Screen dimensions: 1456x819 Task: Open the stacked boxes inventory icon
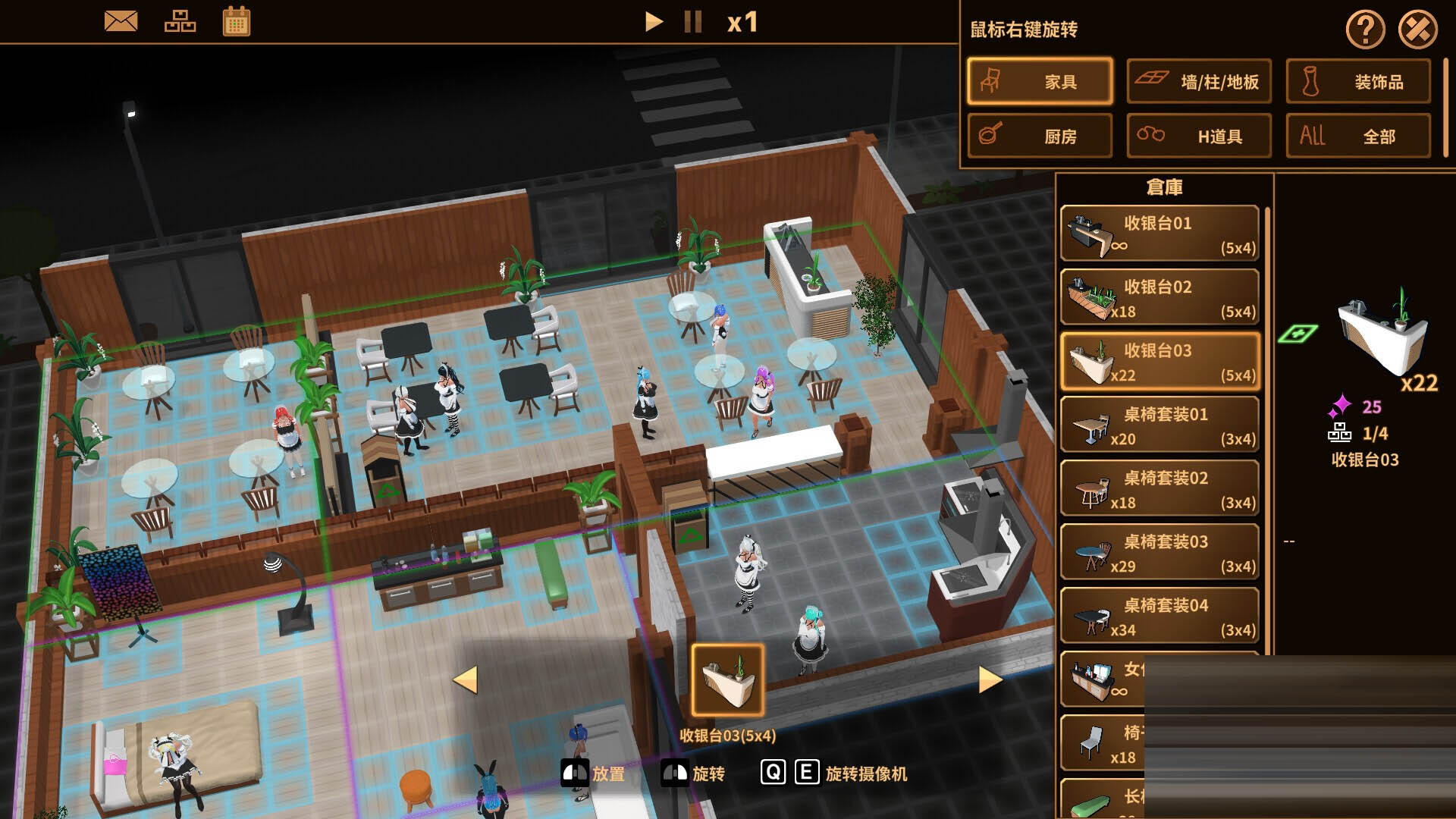181,20
